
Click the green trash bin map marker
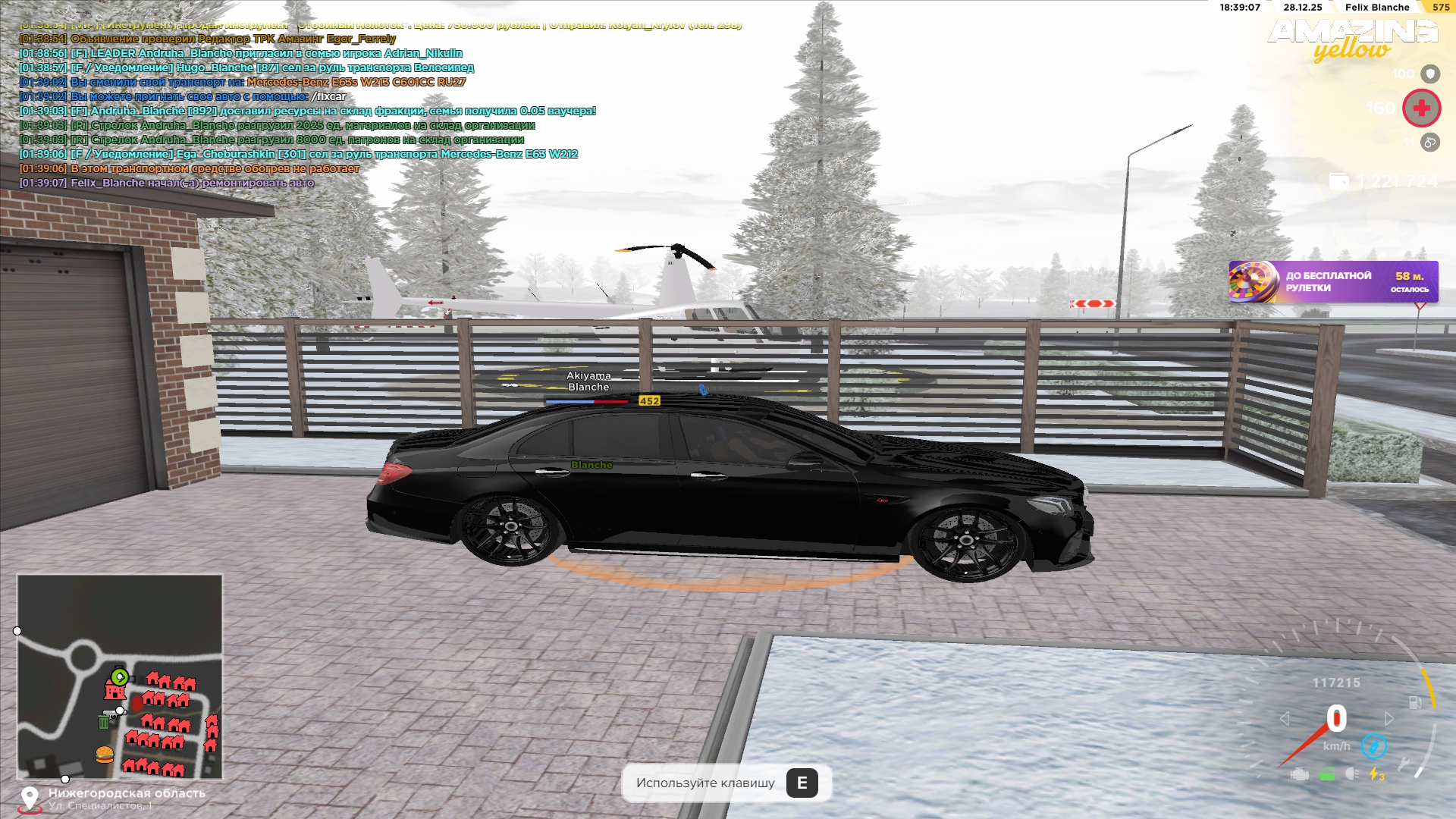(104, 721)
